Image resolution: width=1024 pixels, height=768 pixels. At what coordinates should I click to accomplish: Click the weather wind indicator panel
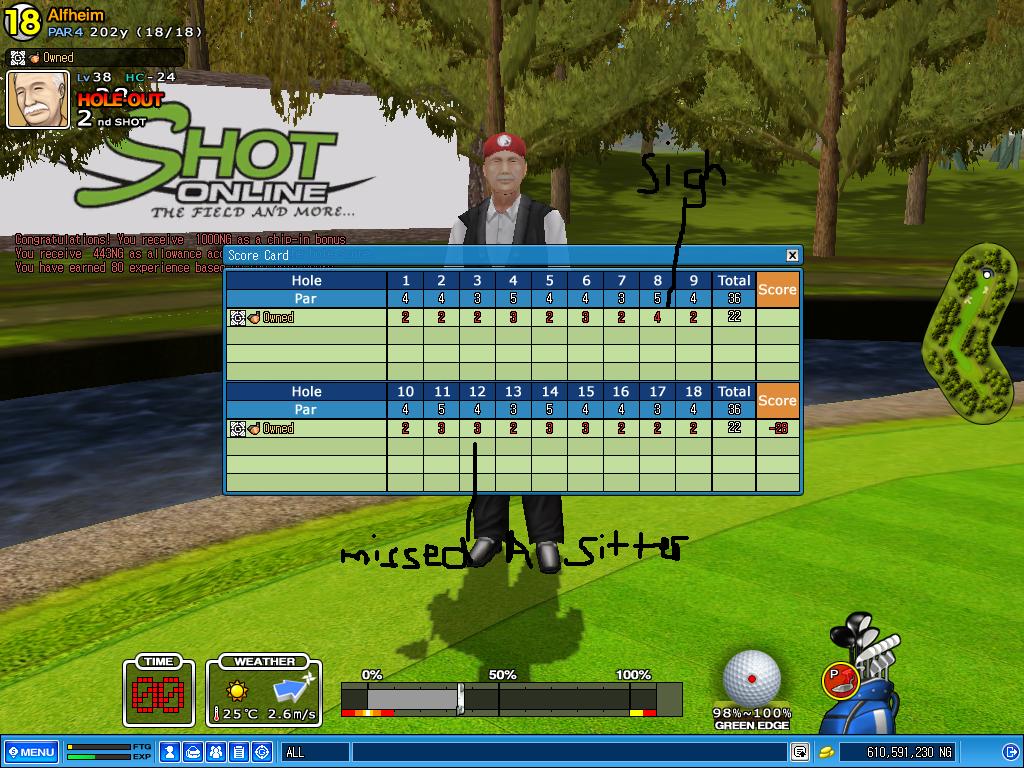(x=264, y=691)
